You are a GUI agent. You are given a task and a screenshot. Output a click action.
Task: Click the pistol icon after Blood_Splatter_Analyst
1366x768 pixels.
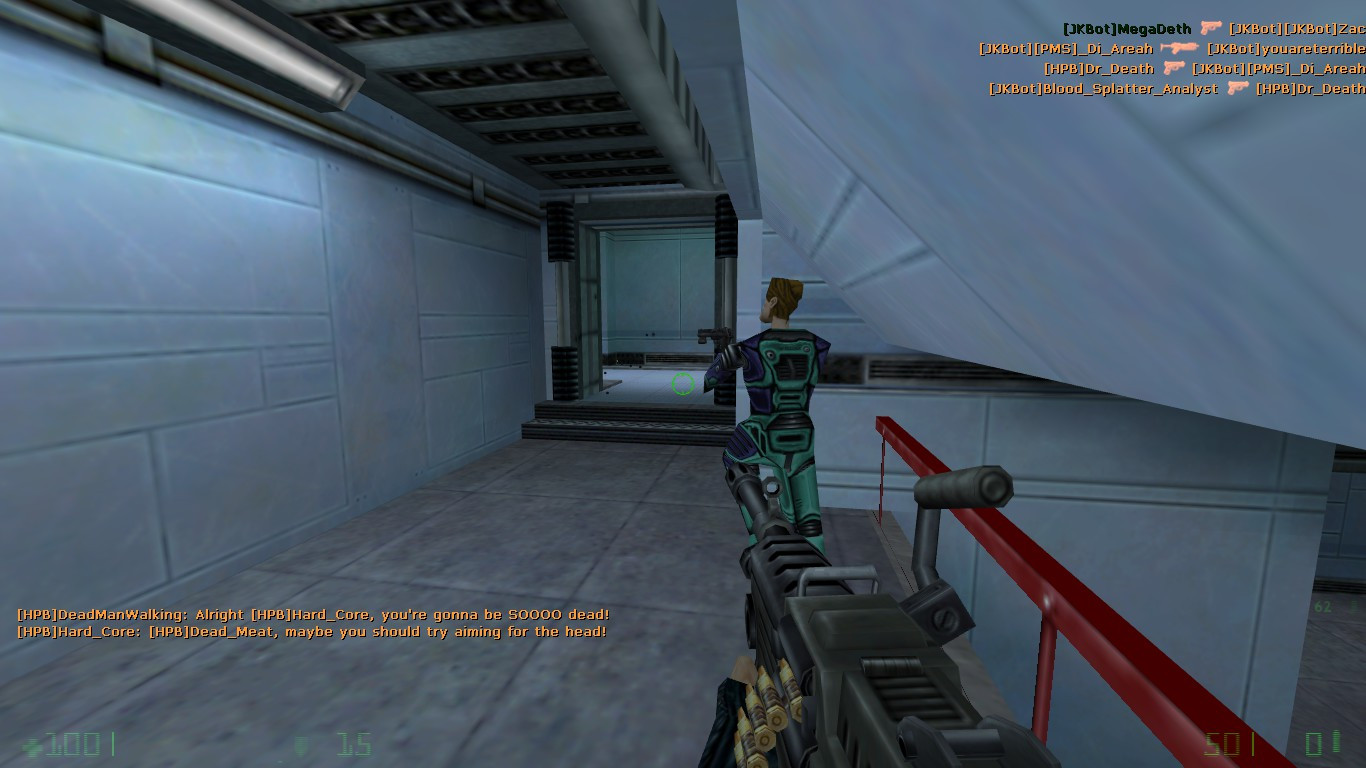coord(1239,88)
